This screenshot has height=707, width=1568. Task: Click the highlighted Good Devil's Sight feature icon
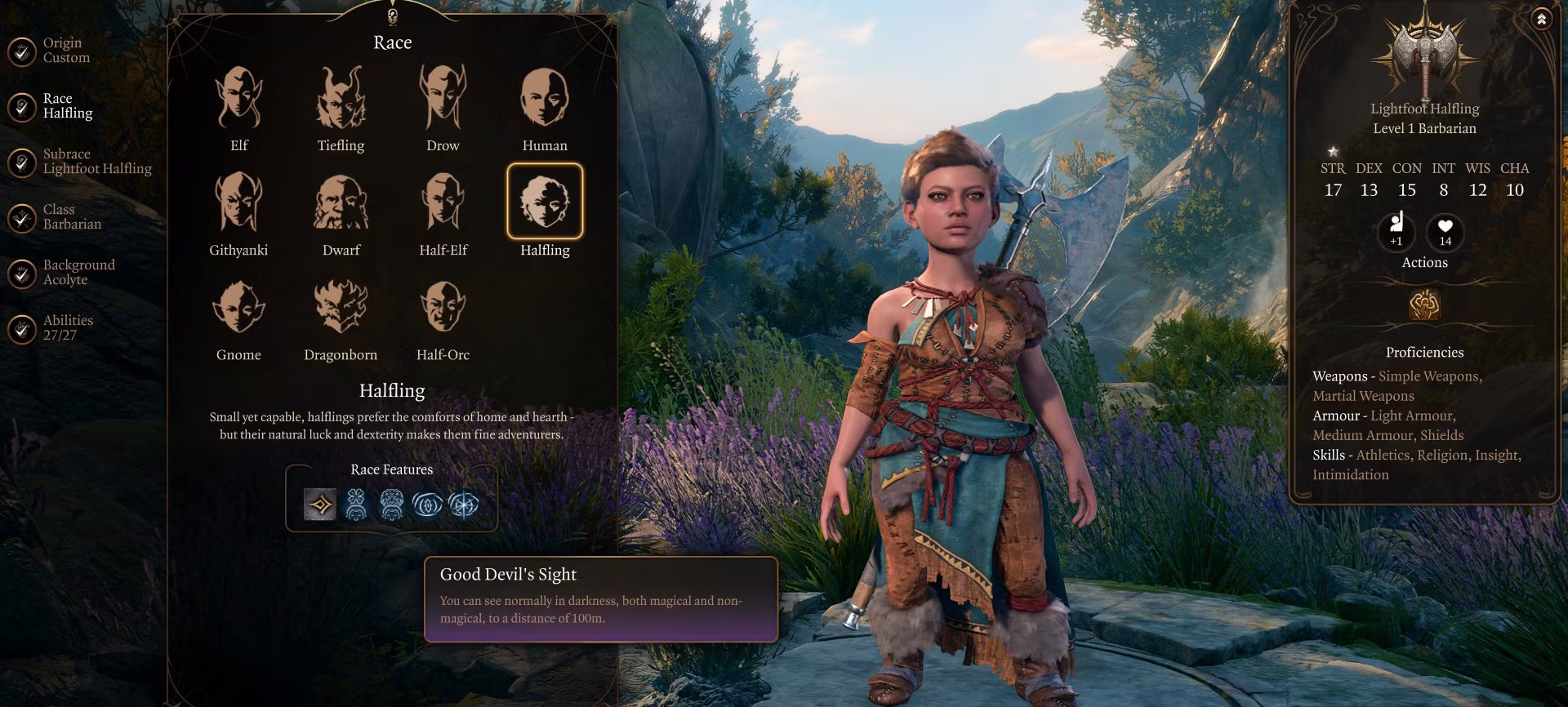pyautogui.click(x=320, y=505)
